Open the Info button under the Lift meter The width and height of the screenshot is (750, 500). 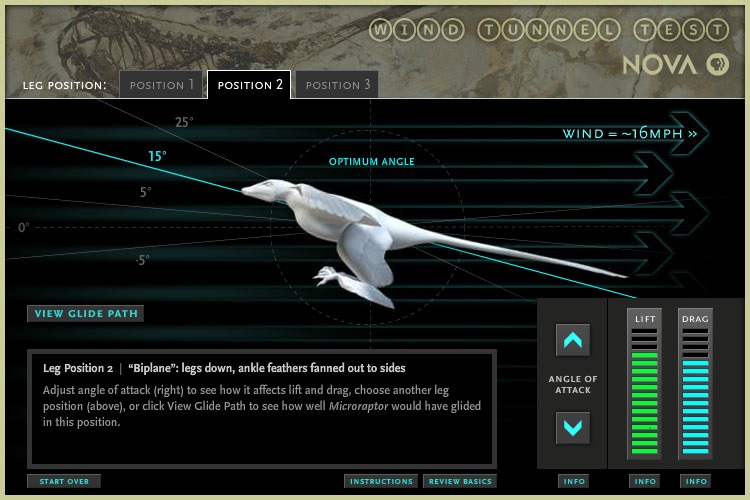pos(645,481)
